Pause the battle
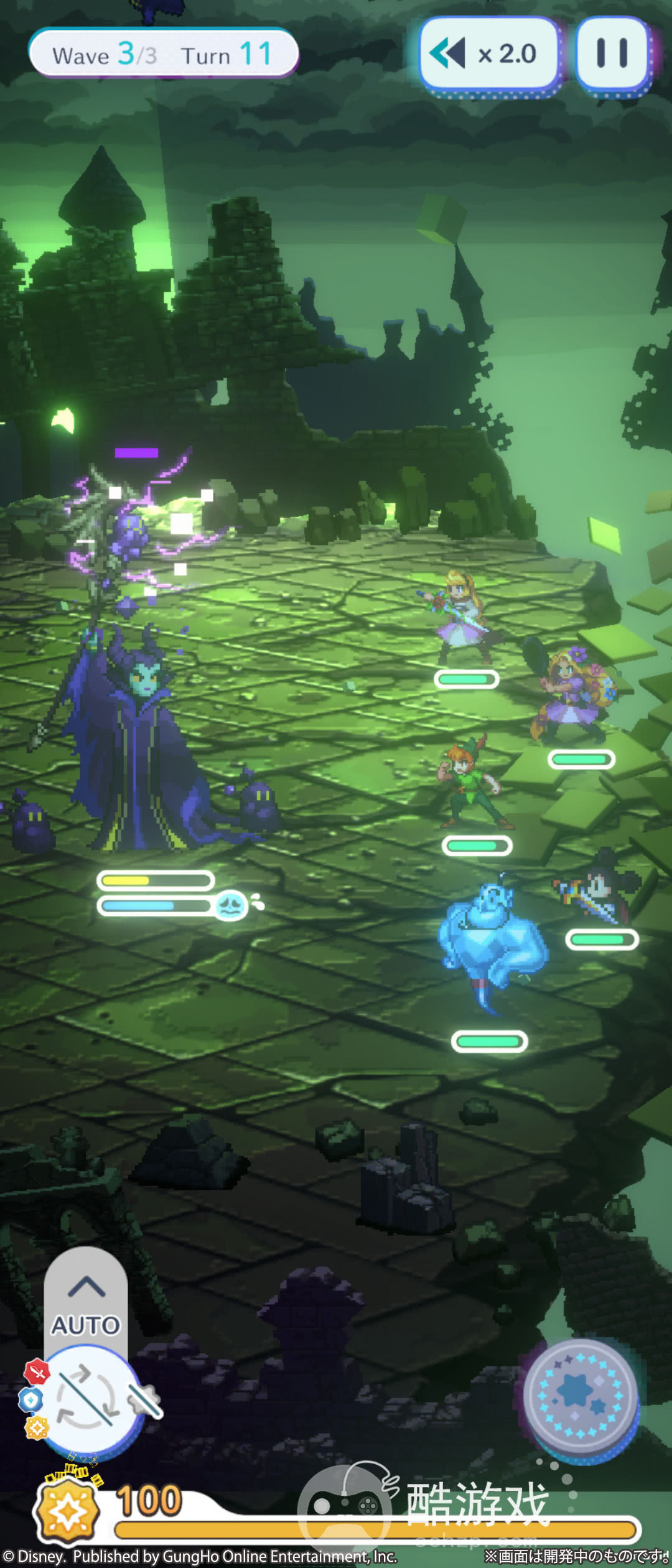 pos(612,54)
